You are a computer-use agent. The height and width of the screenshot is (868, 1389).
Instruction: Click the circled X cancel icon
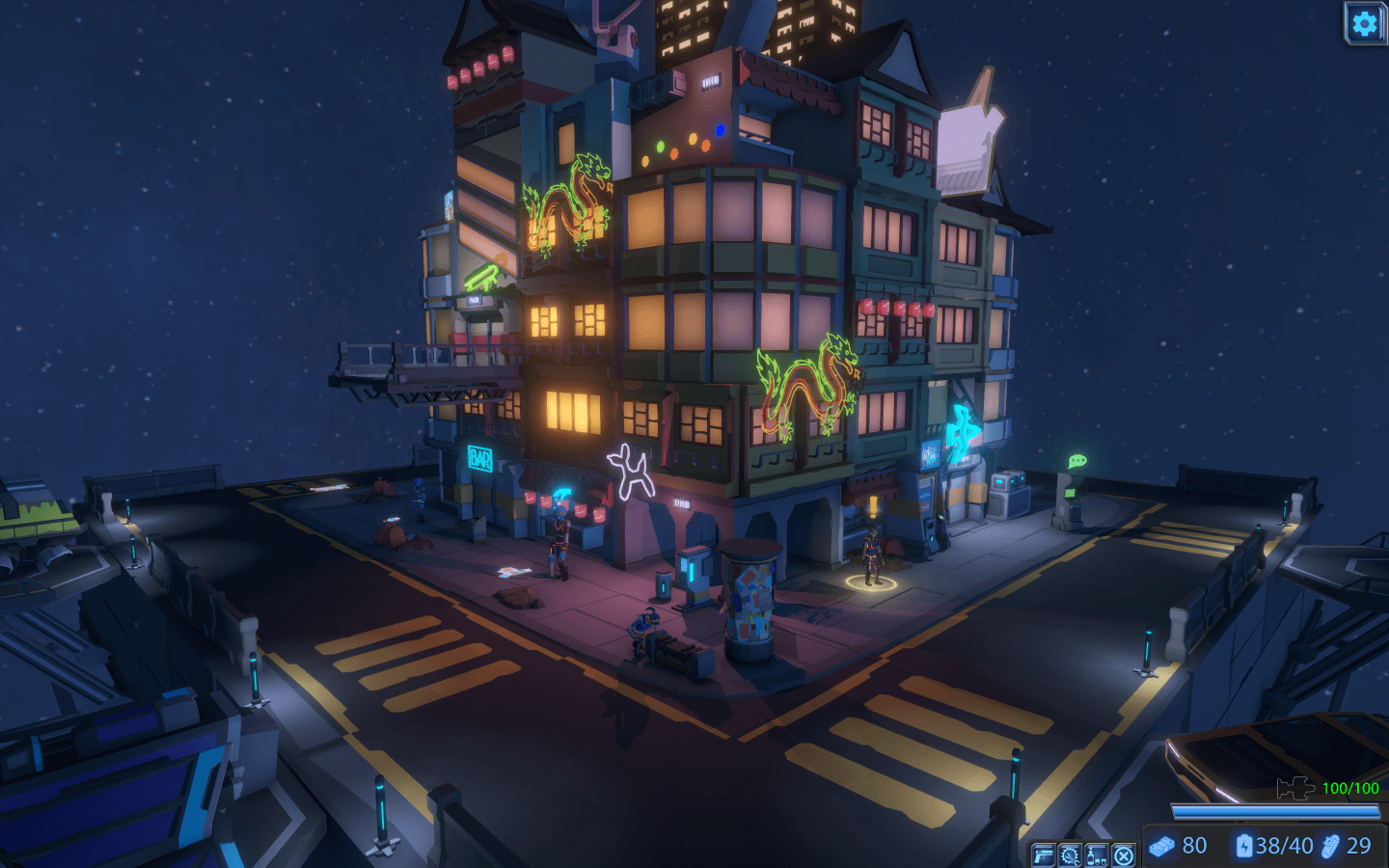click(1124, 854)
